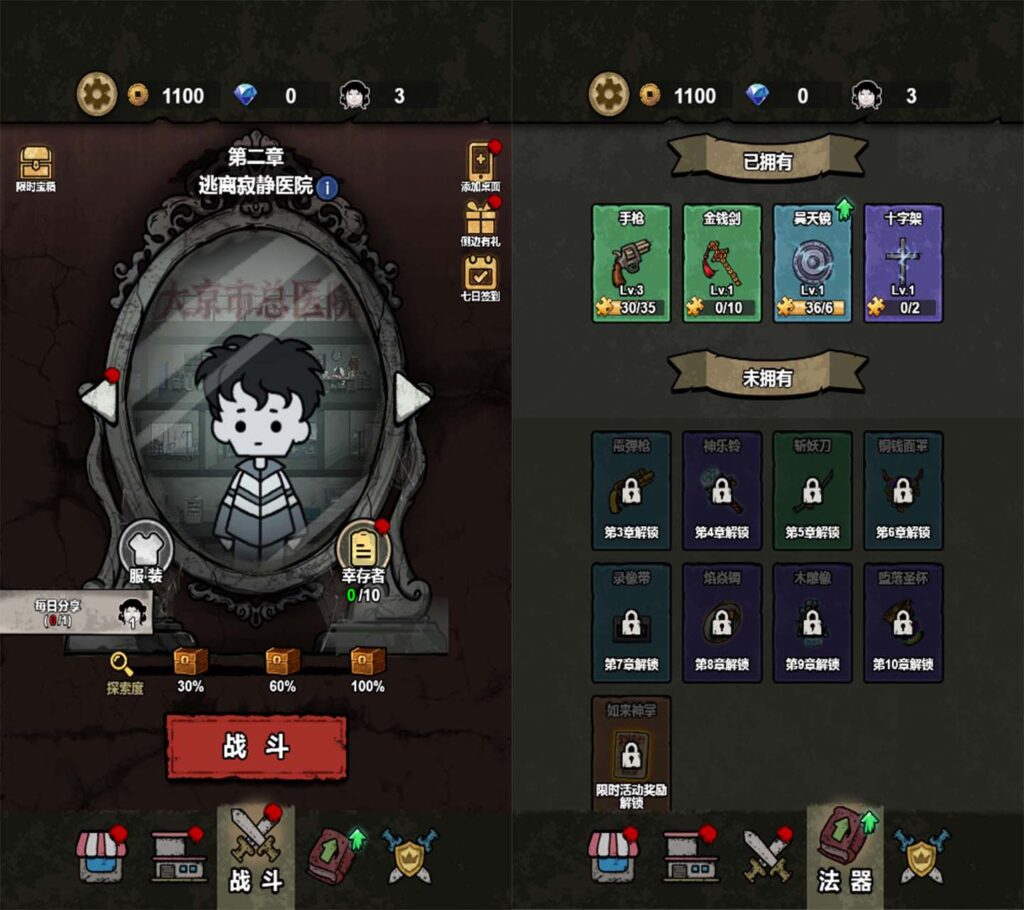Viewport: 1024px width, 910px height.
Task: Claim the 30% exploration chest
Action: (x=190, y=662)
